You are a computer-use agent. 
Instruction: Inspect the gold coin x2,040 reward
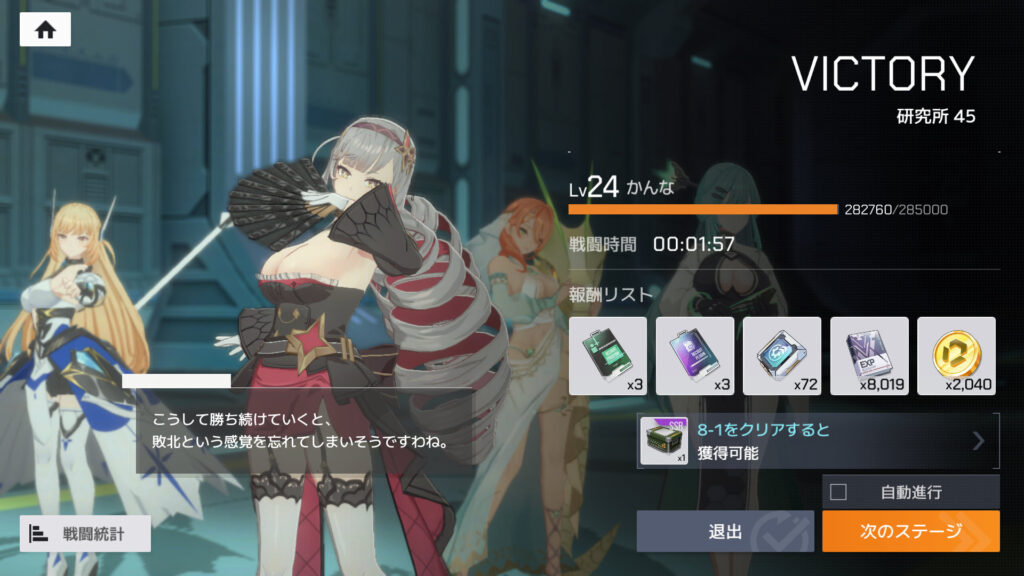click(956, 356)
